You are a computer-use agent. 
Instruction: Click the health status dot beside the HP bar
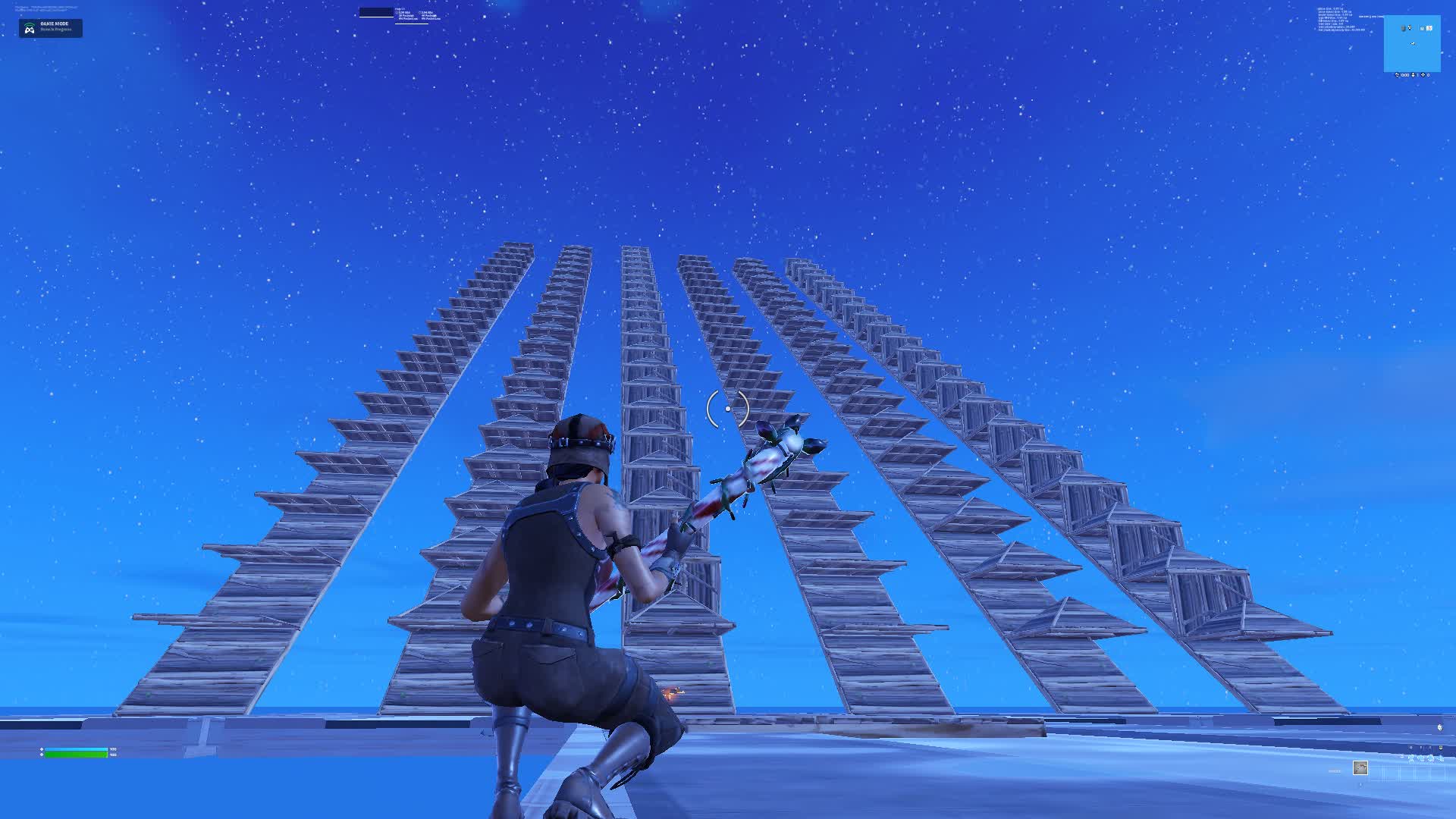point(42,755)
